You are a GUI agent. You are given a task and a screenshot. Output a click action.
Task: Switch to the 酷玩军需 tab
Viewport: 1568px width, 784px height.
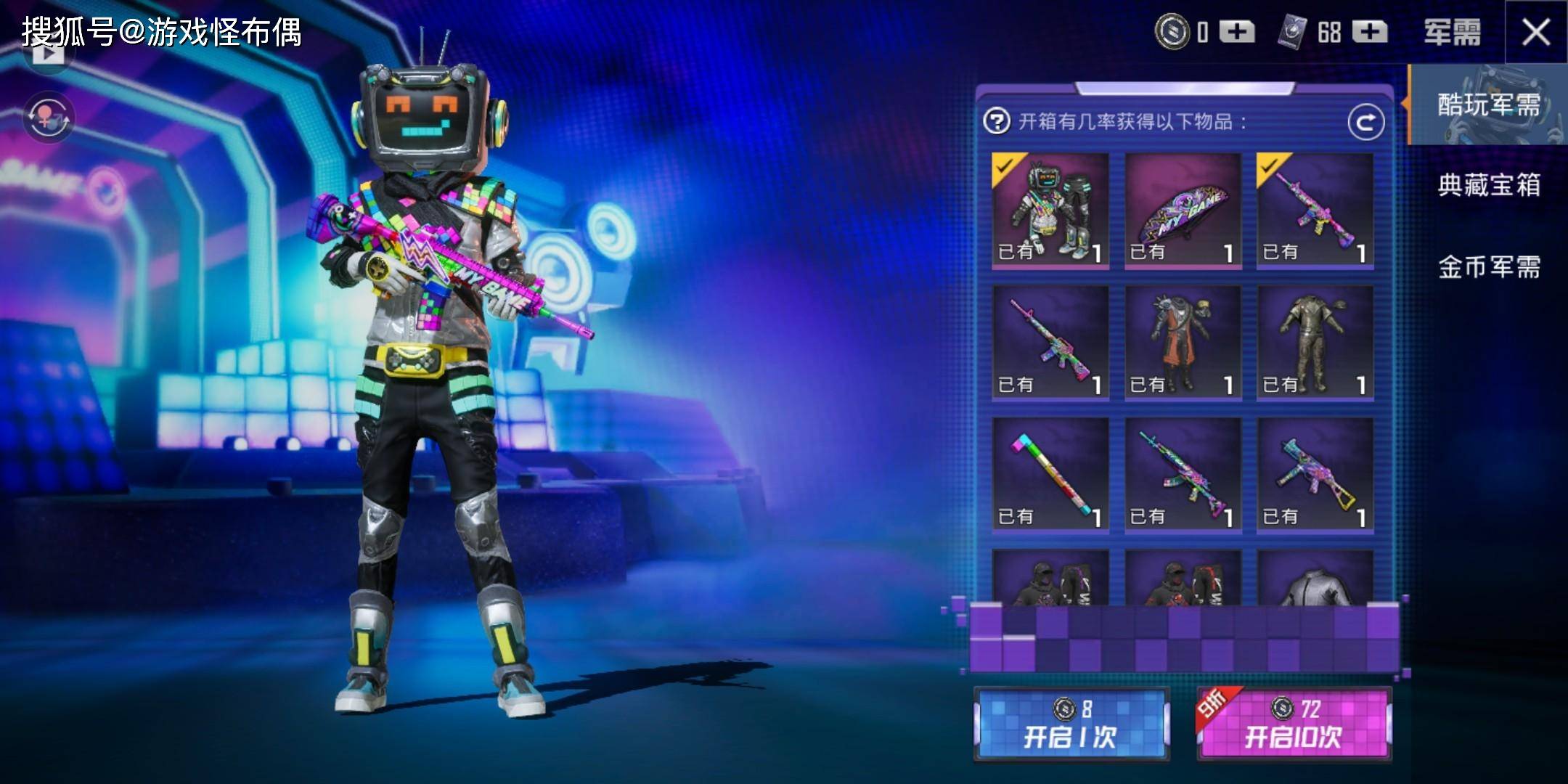point(1488,105)
